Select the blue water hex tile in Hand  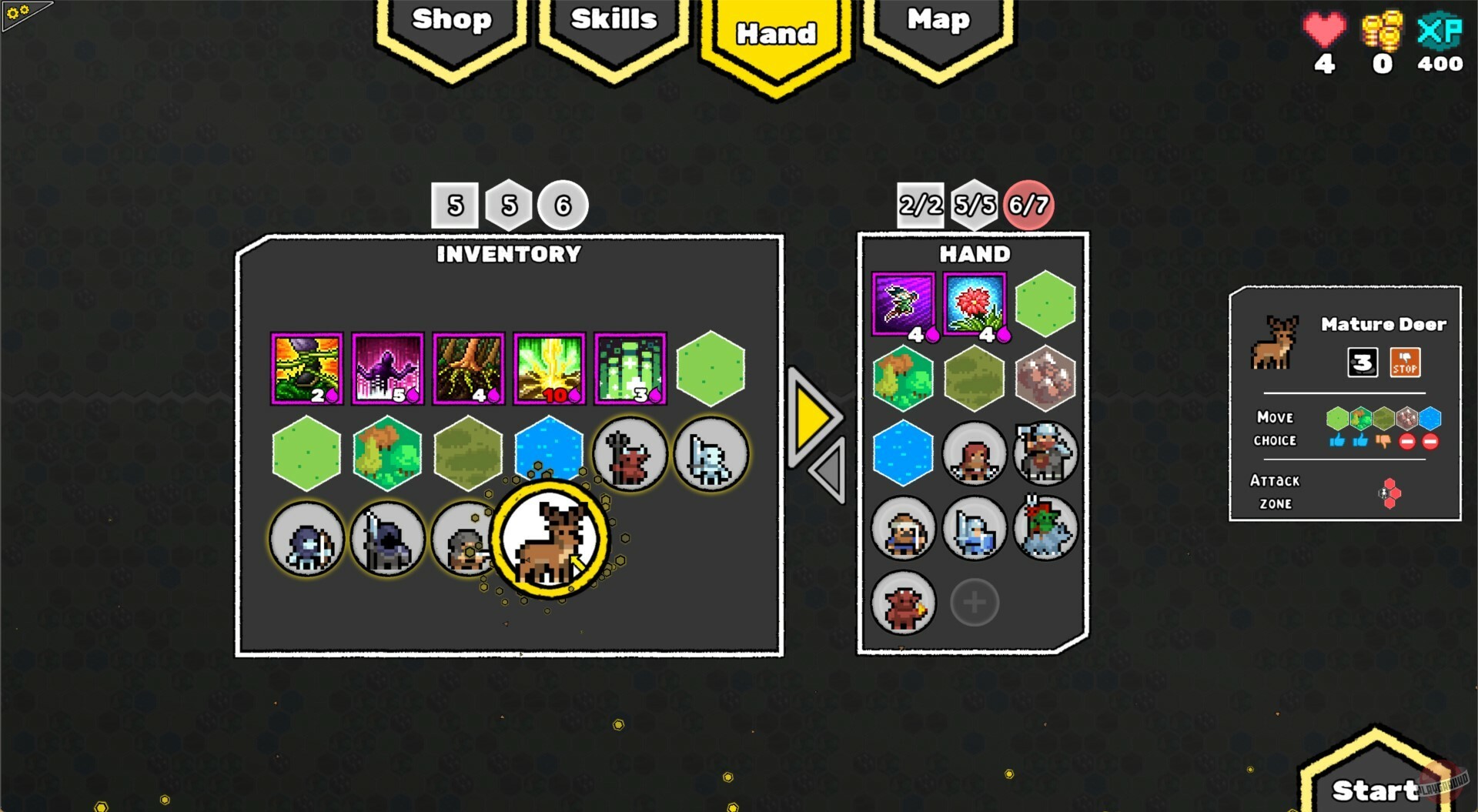pyautogui.click(x=903, y=454)
